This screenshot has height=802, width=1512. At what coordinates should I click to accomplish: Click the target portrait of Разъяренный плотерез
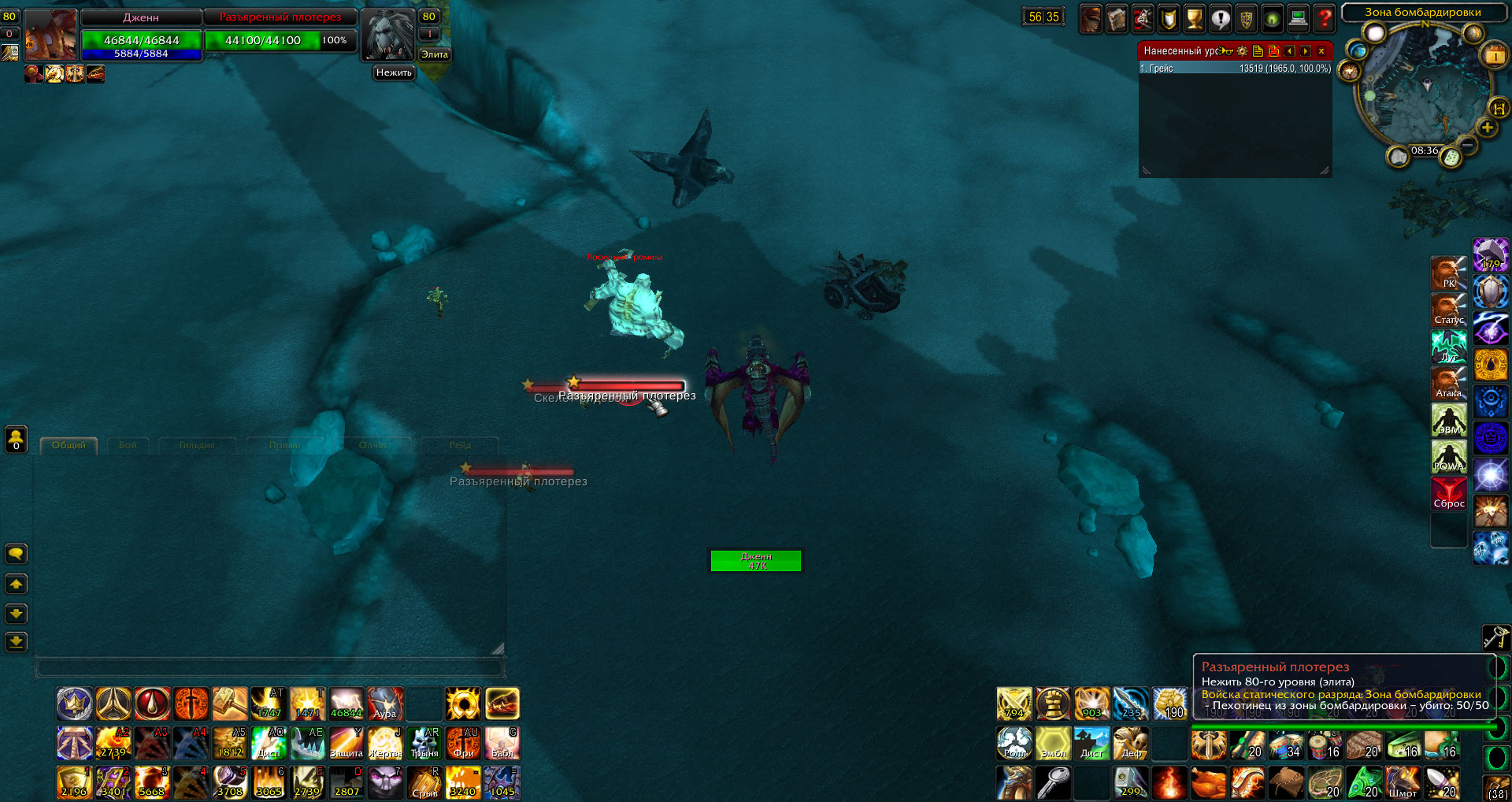click(x=387, y=35)
